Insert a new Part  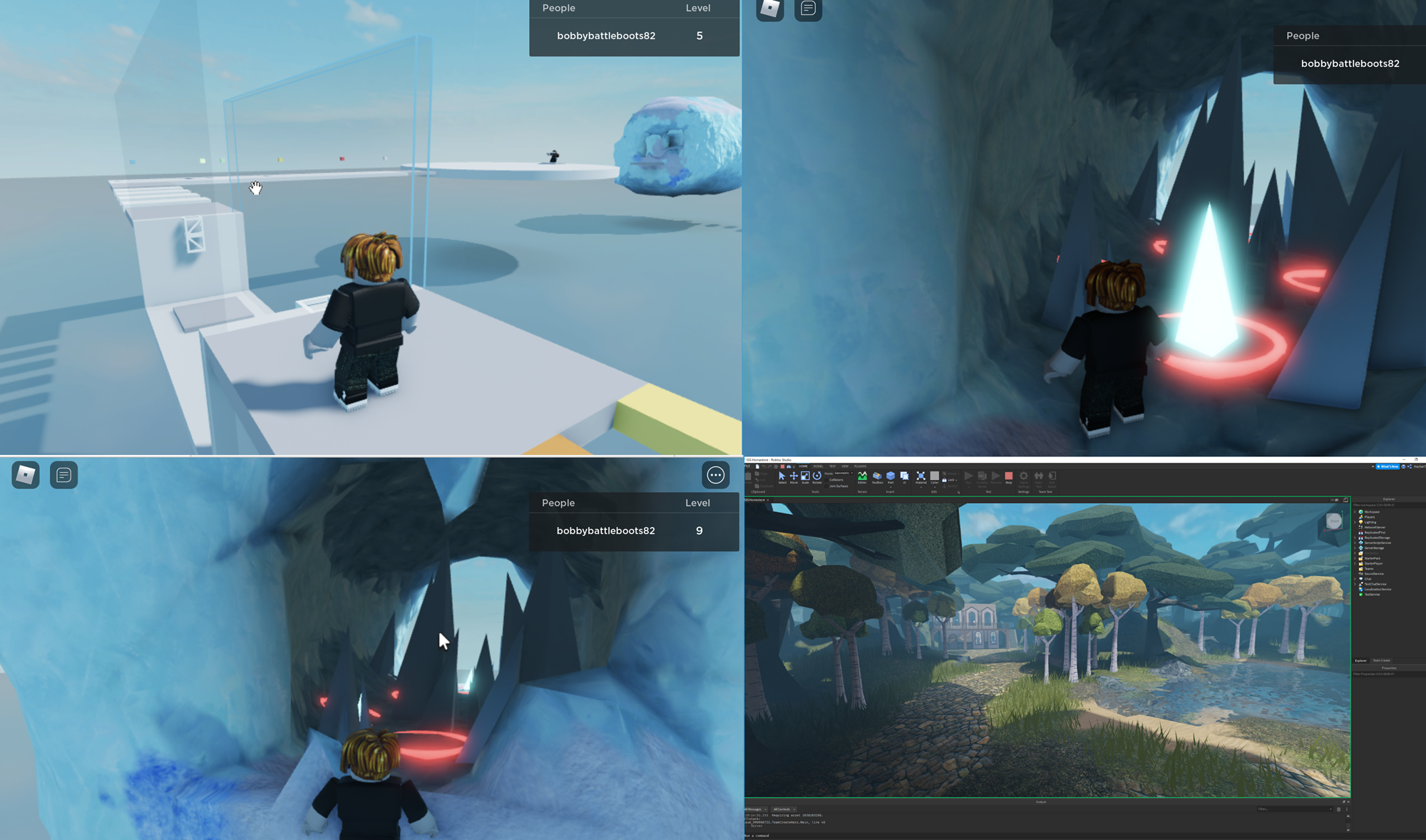tap(890, 477)
